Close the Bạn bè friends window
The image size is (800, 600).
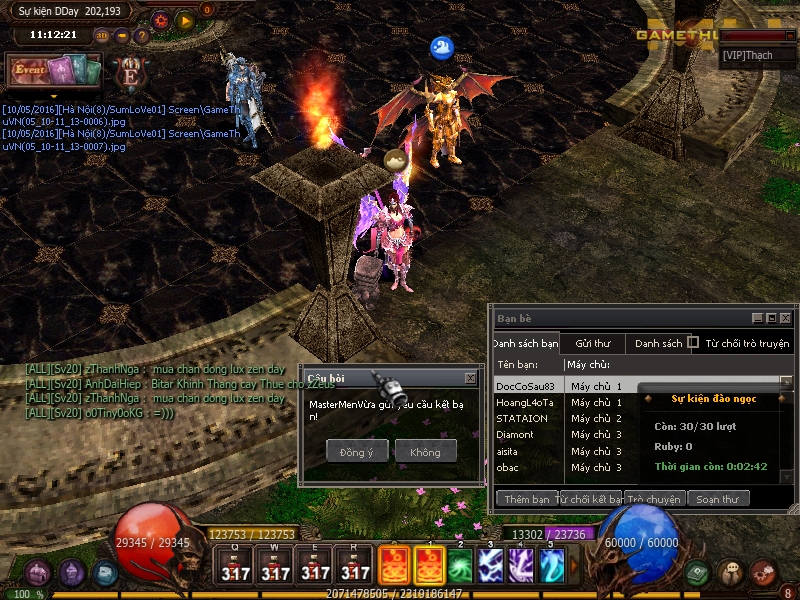point(786,318)
